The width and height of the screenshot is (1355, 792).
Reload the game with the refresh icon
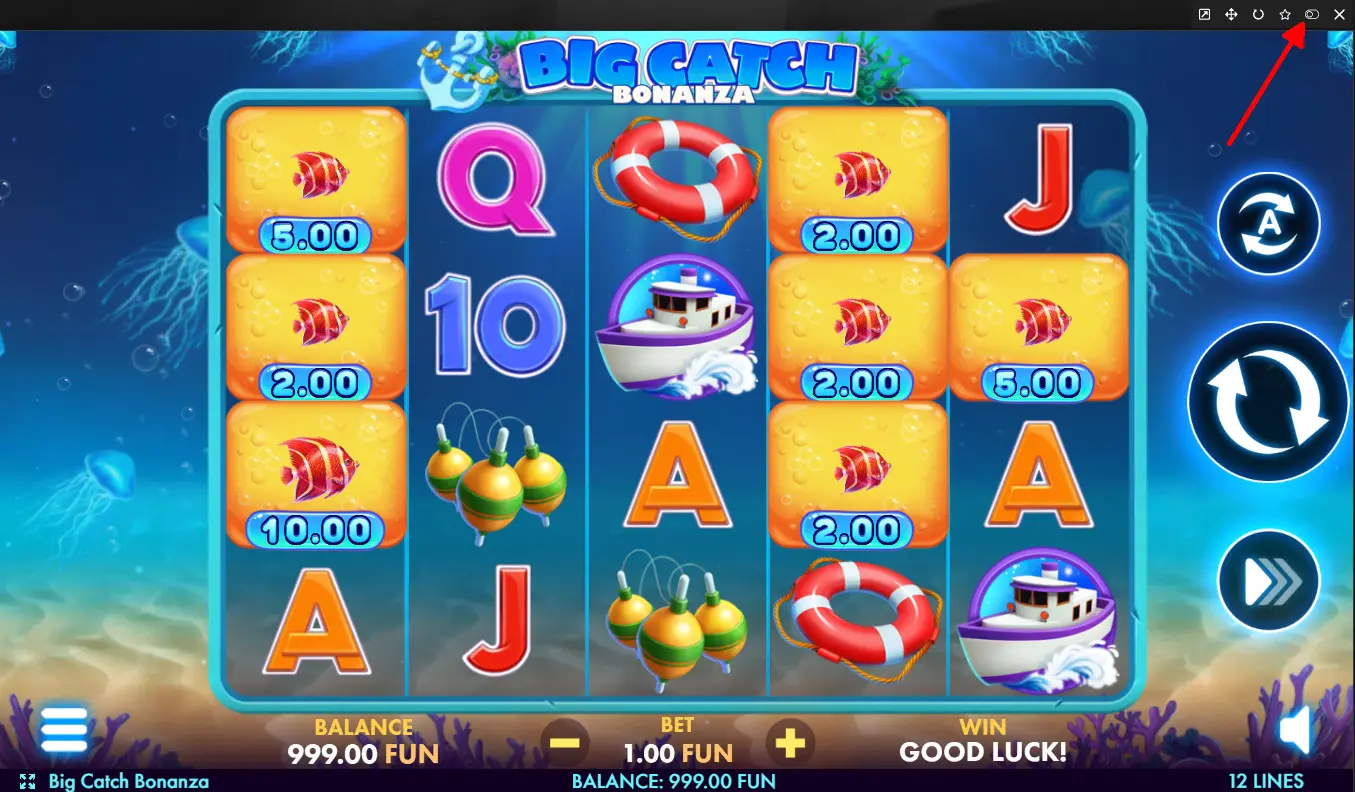1258,15
